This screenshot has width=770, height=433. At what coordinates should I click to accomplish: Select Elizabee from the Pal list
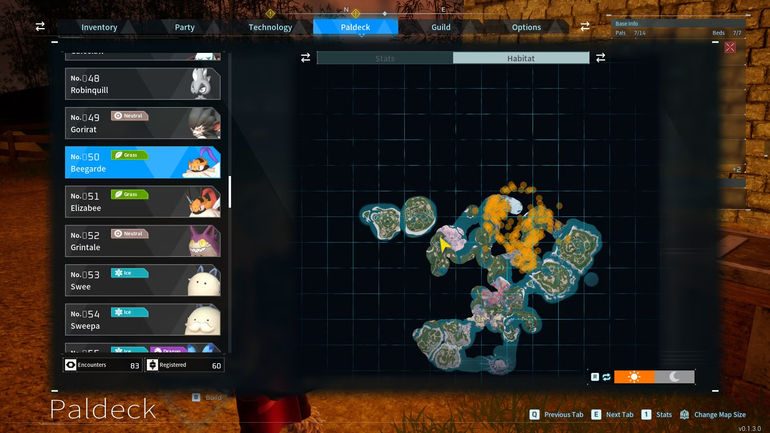142,201
